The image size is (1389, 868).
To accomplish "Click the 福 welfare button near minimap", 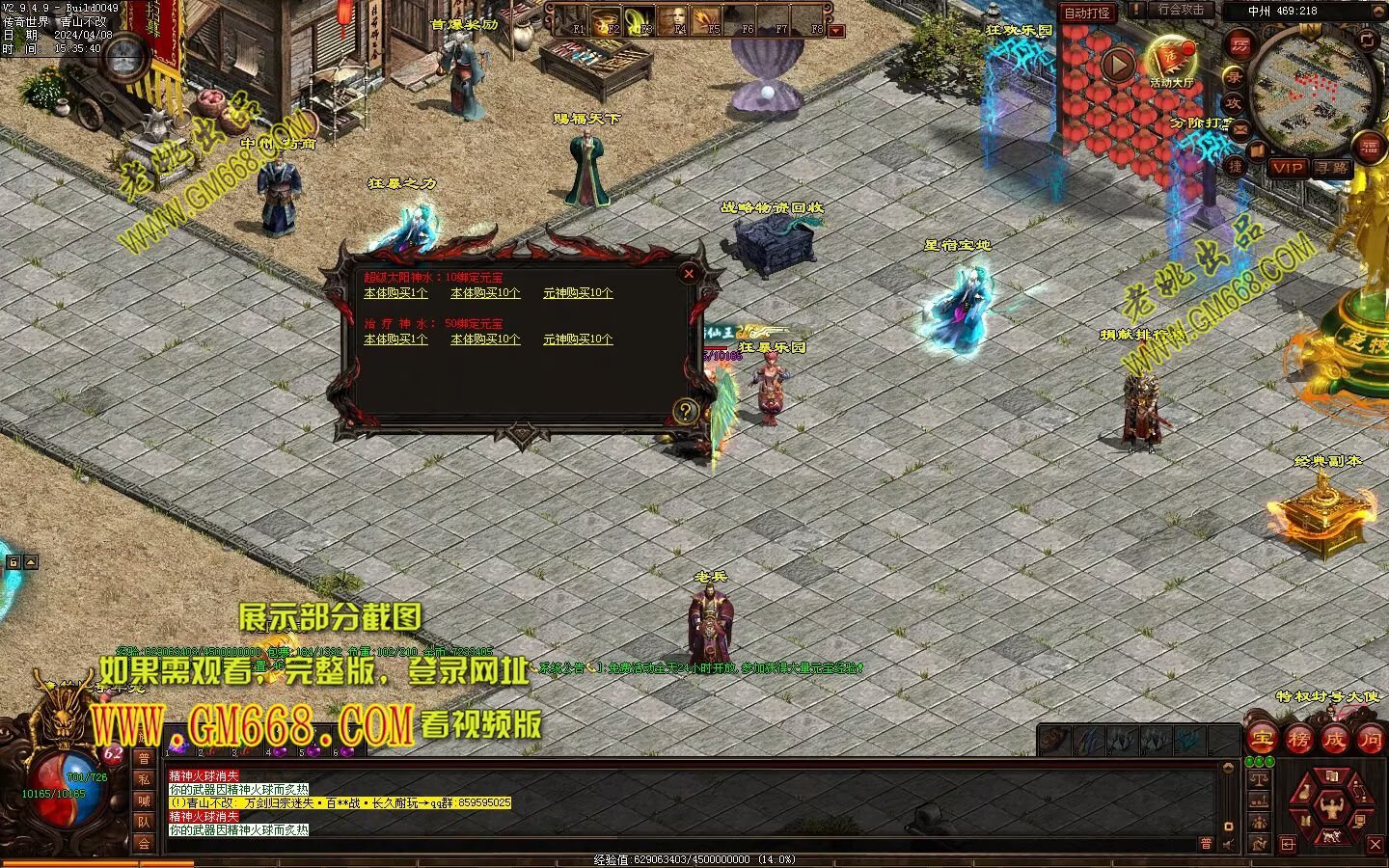I will point(1371,148).
